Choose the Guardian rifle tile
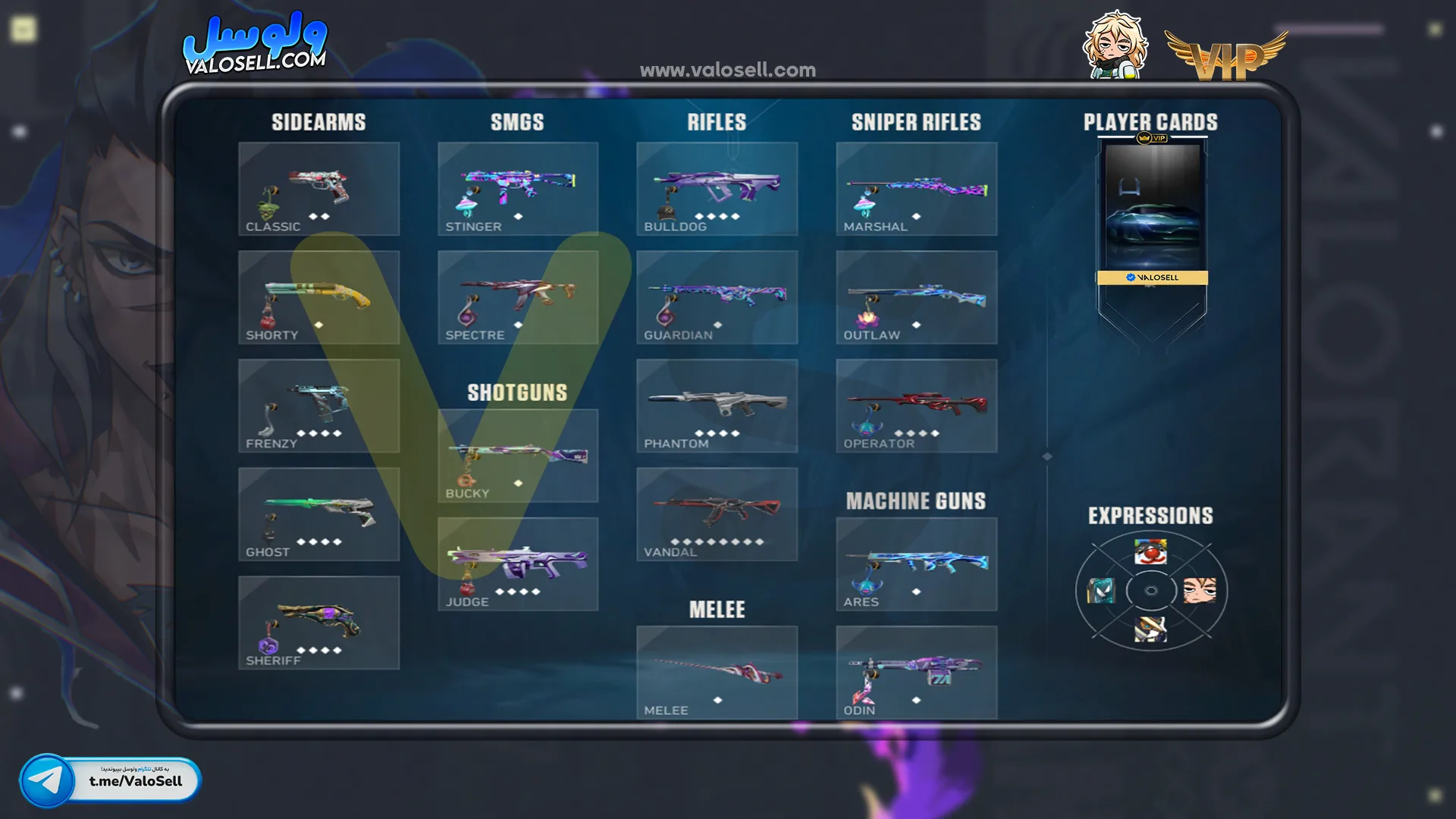 [x=717, y=297]
